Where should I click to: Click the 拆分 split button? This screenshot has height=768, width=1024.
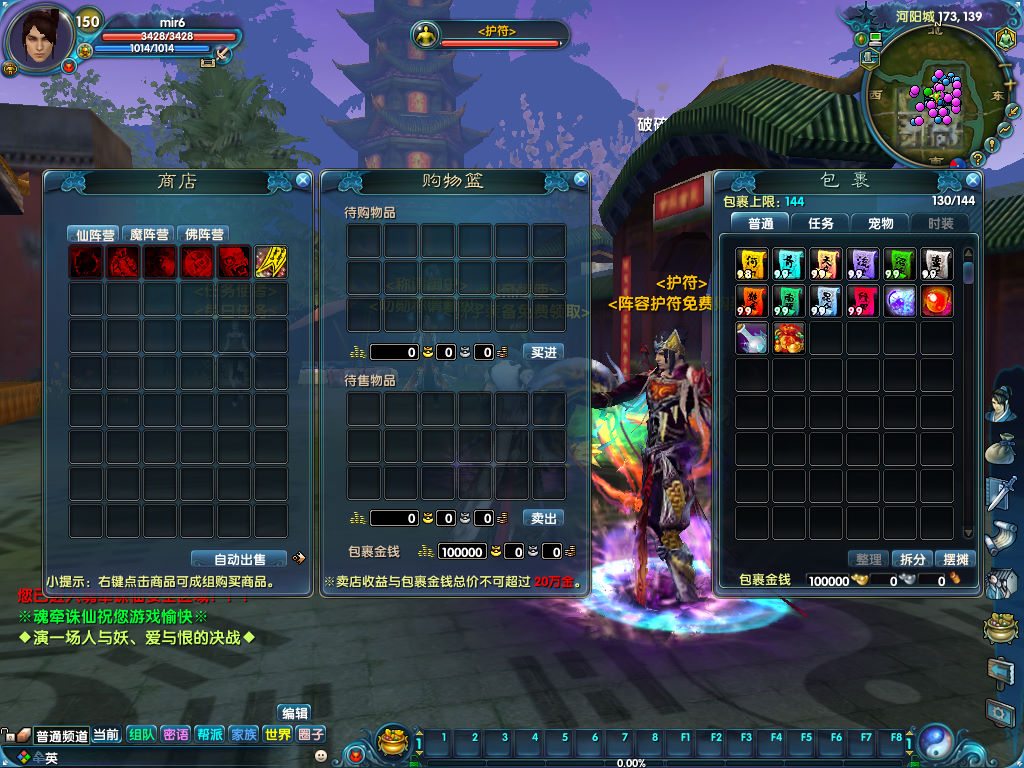[x=913, y=559]
